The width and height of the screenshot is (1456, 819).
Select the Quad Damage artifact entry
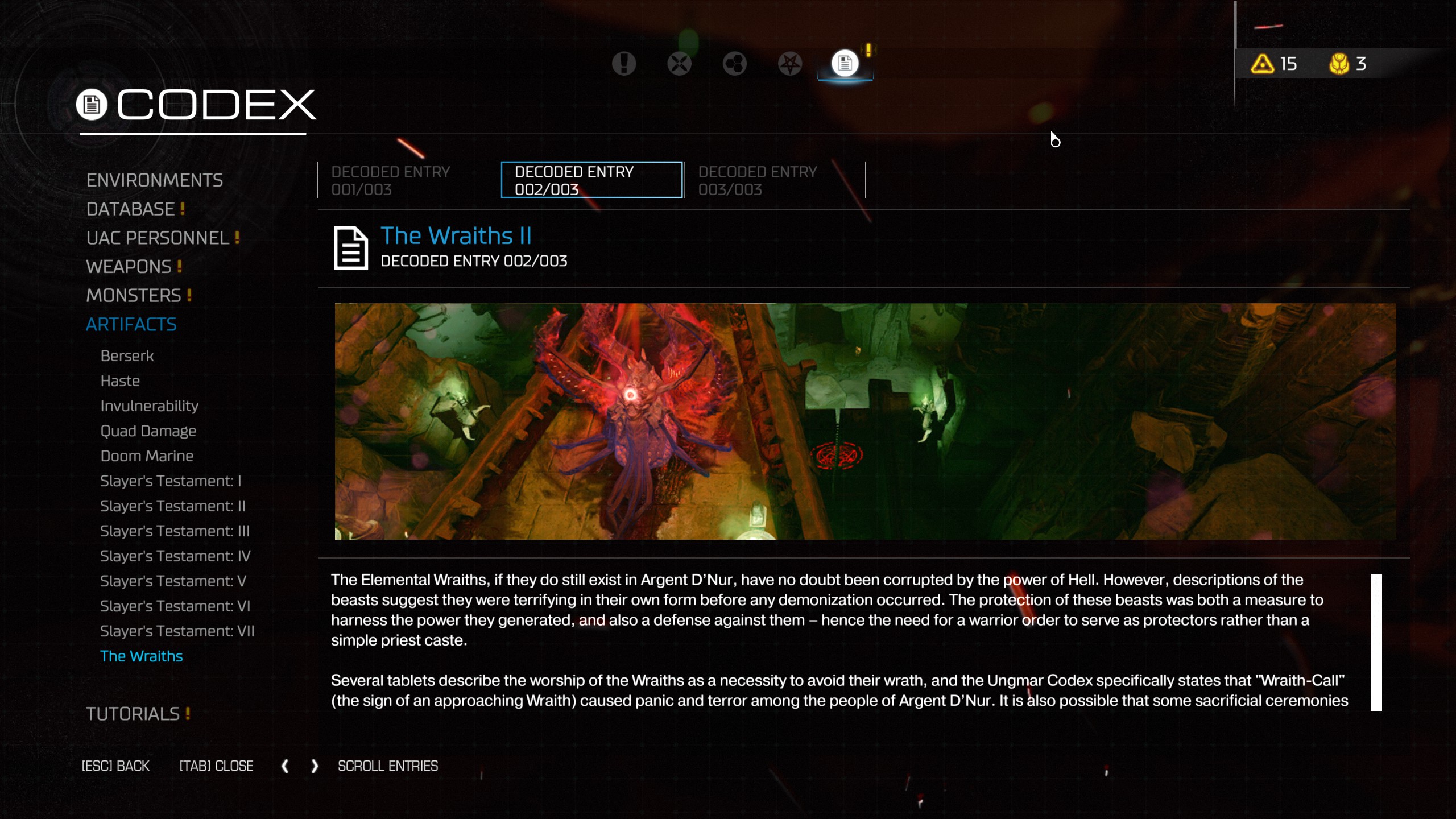[x=148, y=431]
